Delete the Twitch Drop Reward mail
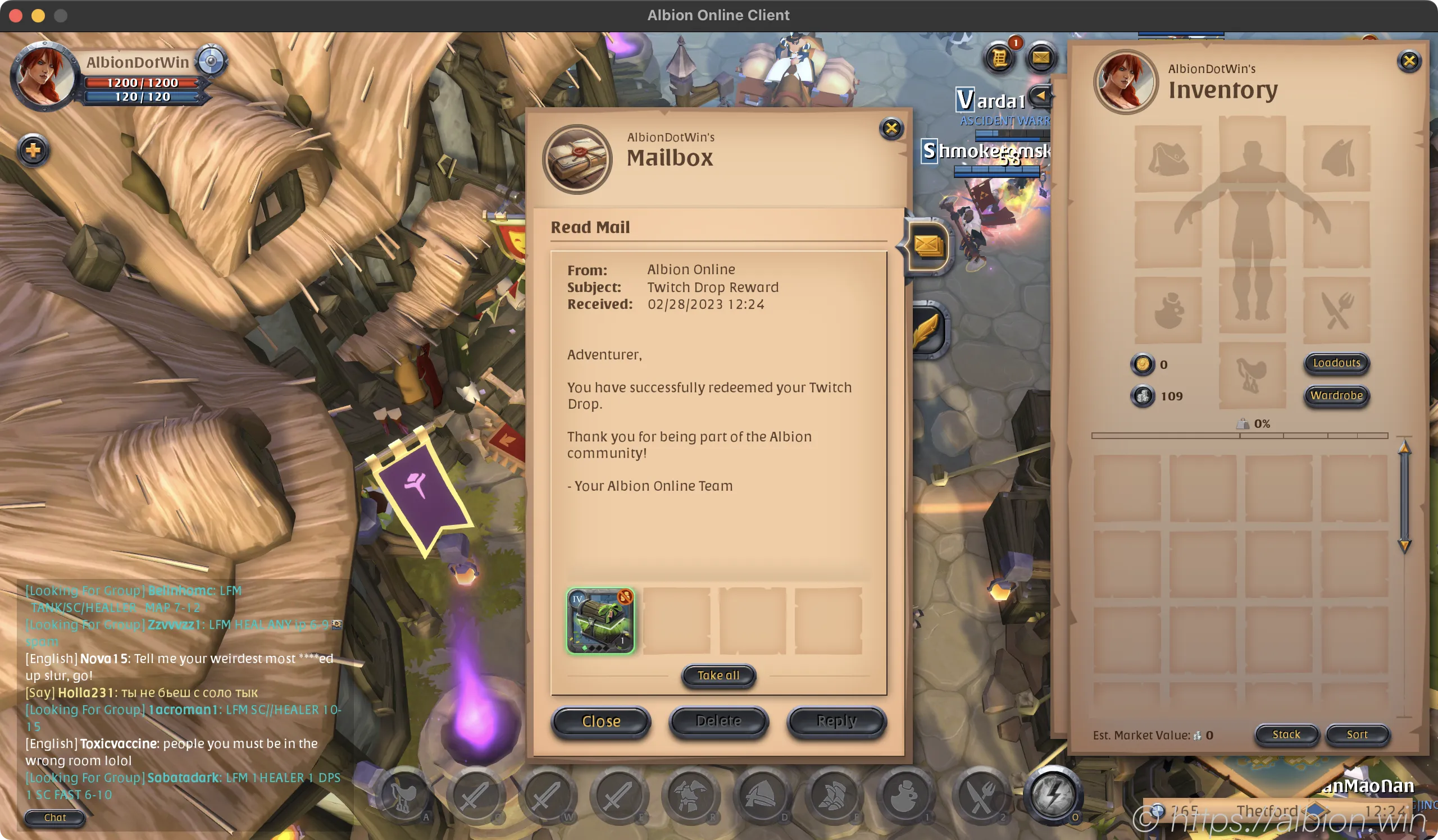This screenshot has width=1438, height=840. (718, 722)
